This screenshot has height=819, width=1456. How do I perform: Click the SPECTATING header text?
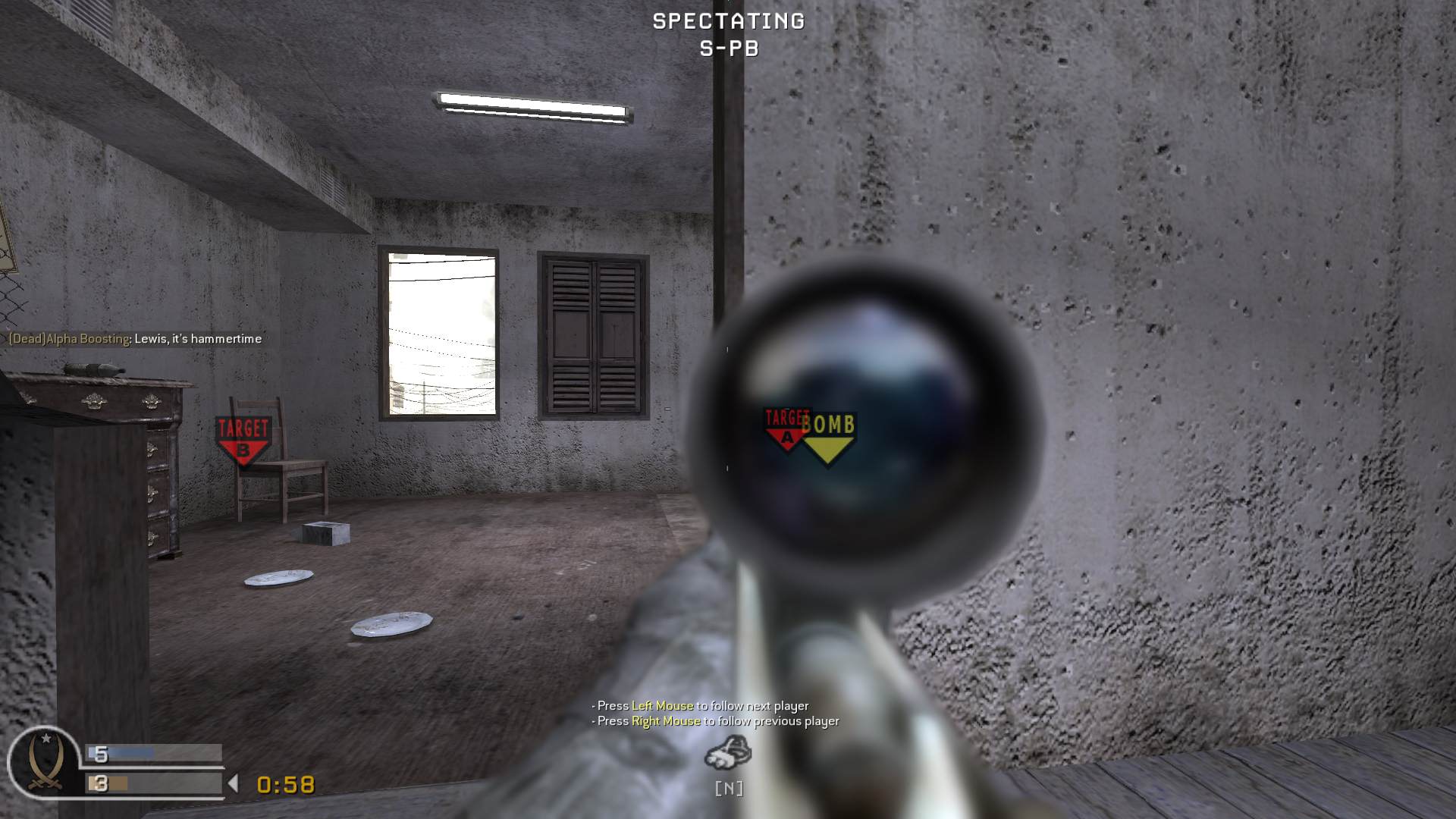pos(726,21)
